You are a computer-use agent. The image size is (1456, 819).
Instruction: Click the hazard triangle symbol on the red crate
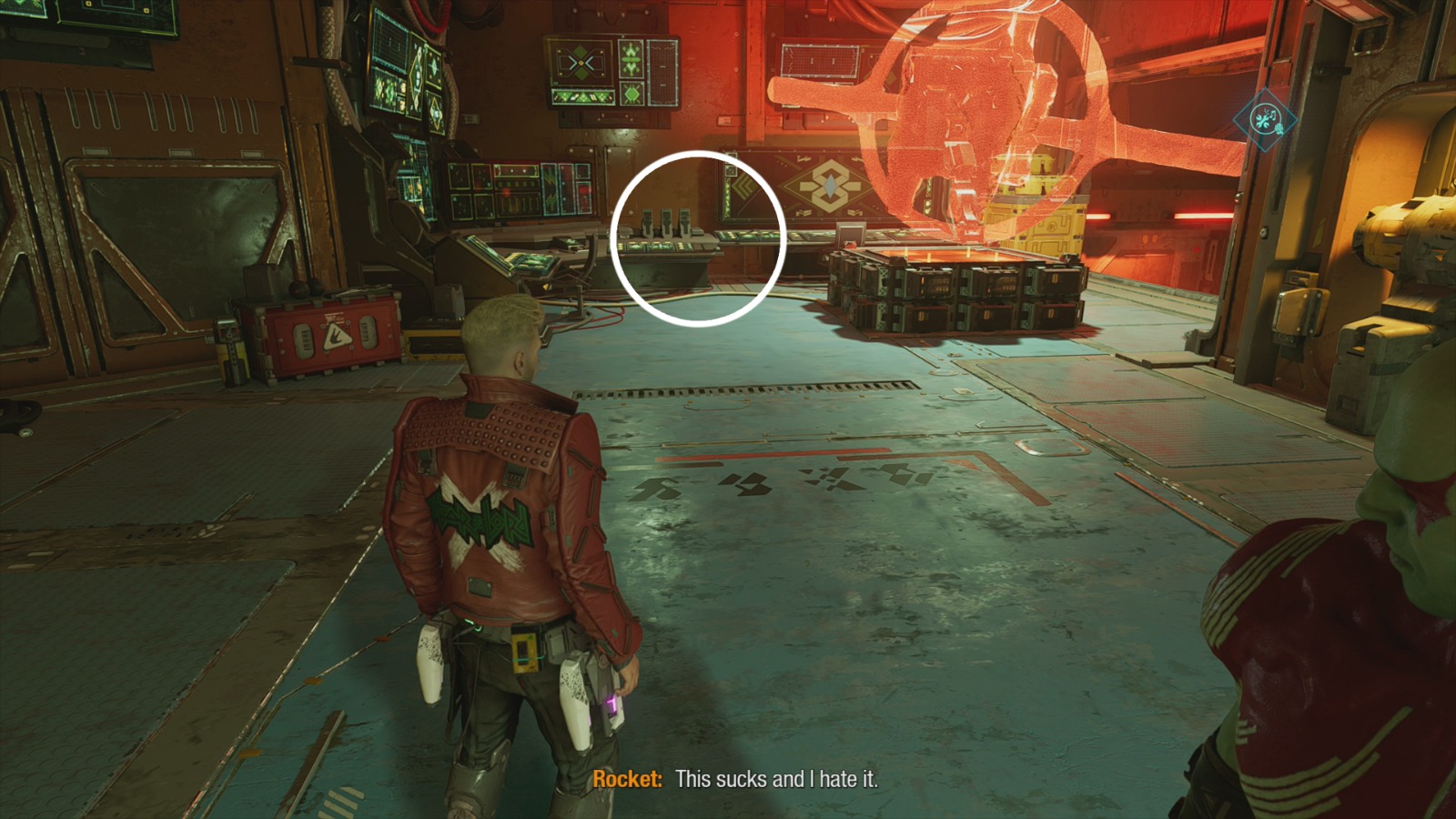click(x=338, y=337)
